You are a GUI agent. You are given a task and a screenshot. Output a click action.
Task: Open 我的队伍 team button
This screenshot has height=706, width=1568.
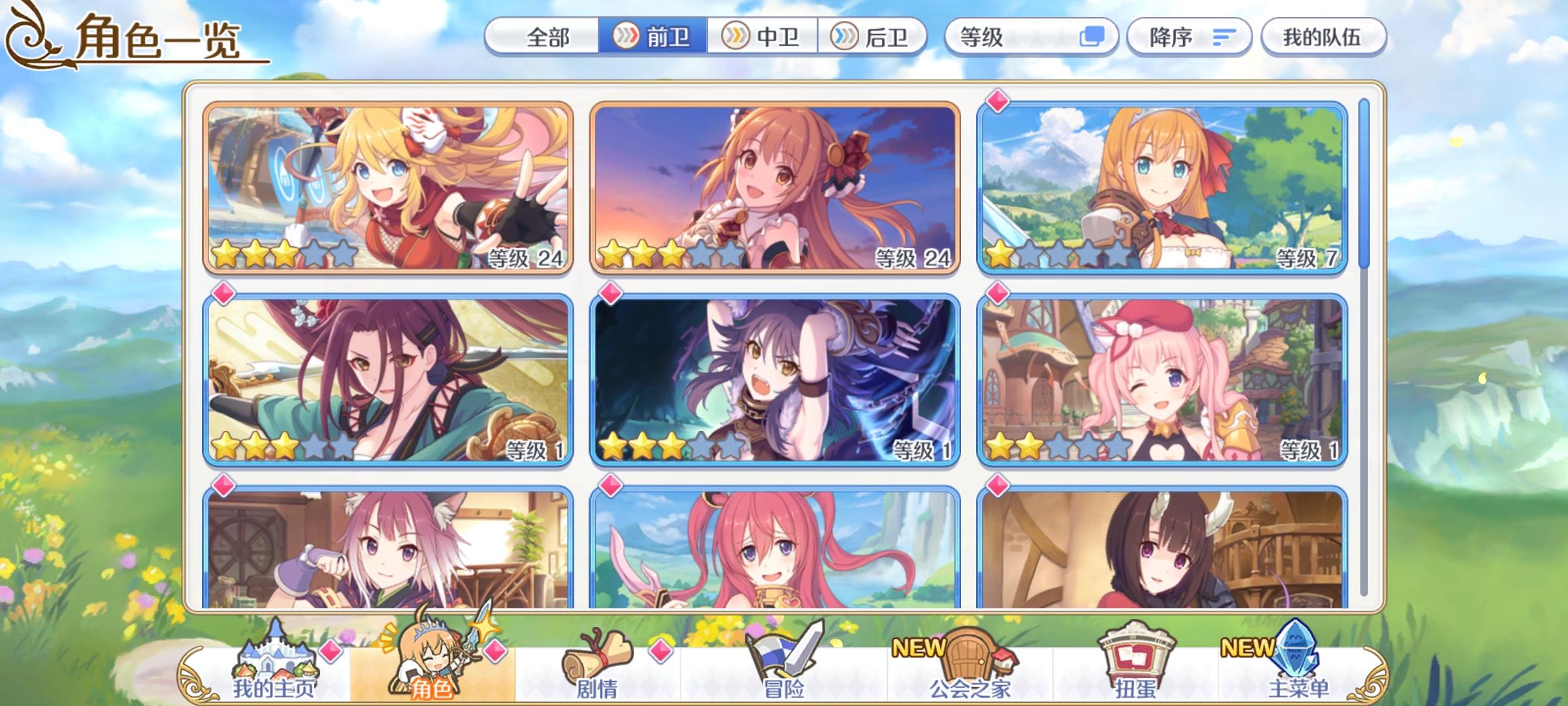pos(1322,37)
